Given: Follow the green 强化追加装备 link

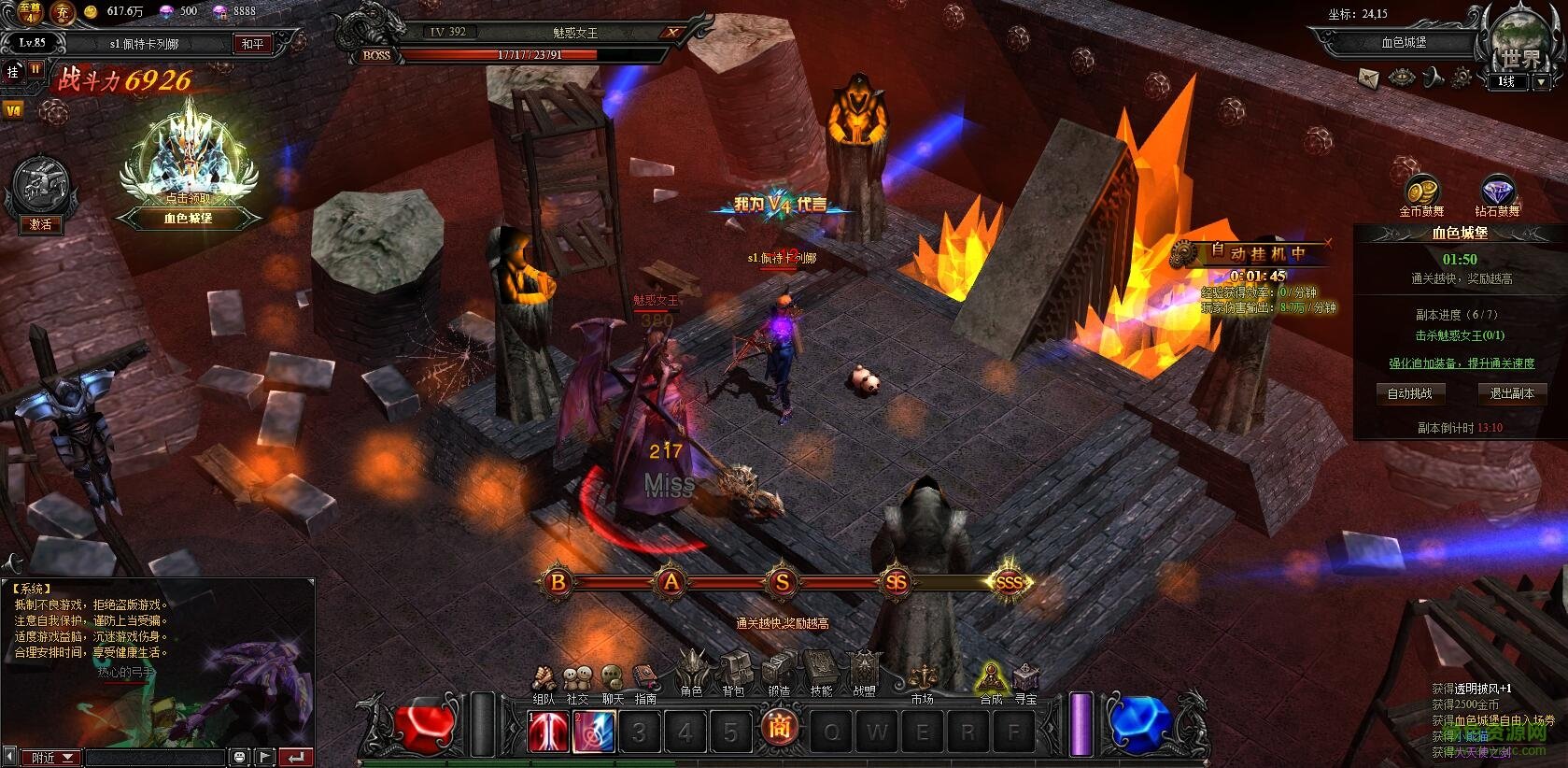Looking at the screenshot, I should pos(1461,363).
